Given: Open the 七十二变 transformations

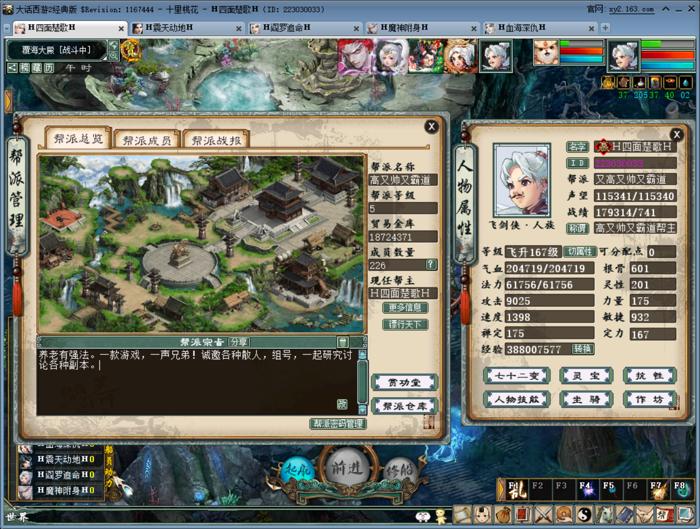Looking at the screenshot, I should [x=516, y=375].
